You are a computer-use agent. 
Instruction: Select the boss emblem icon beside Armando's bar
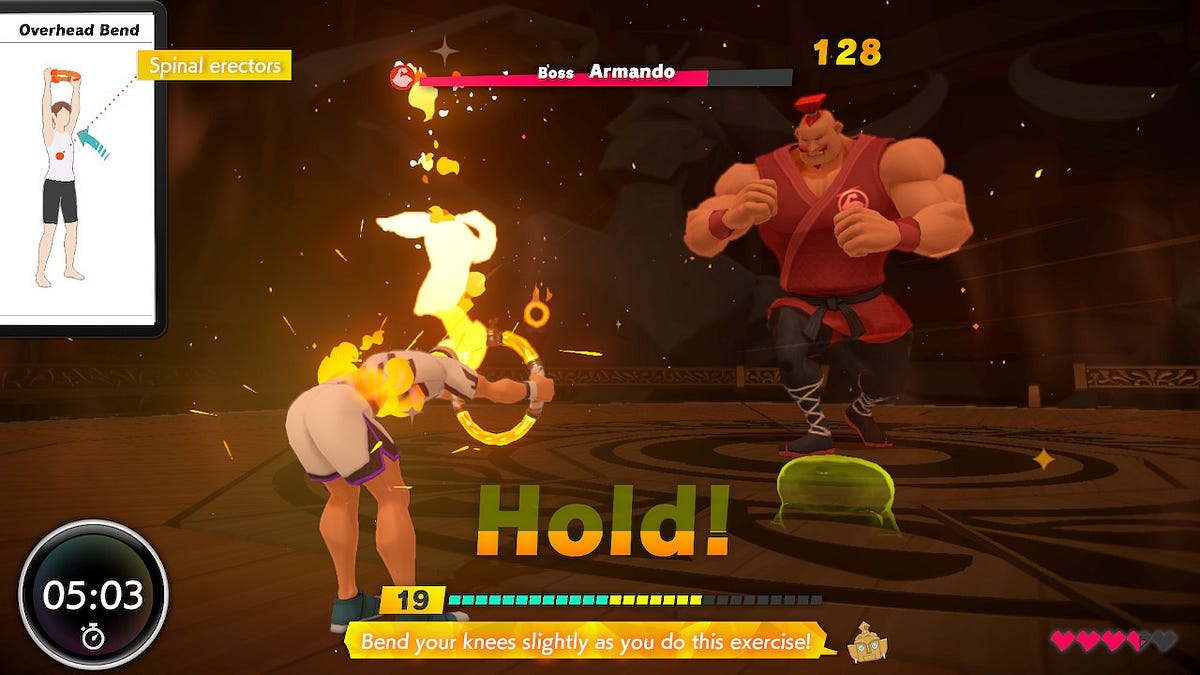403,77
